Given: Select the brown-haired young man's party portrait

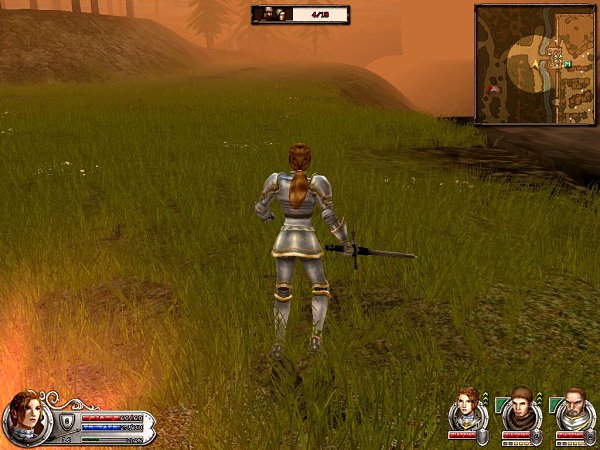Looking at the screenshot, I should [x=520, y=406].
